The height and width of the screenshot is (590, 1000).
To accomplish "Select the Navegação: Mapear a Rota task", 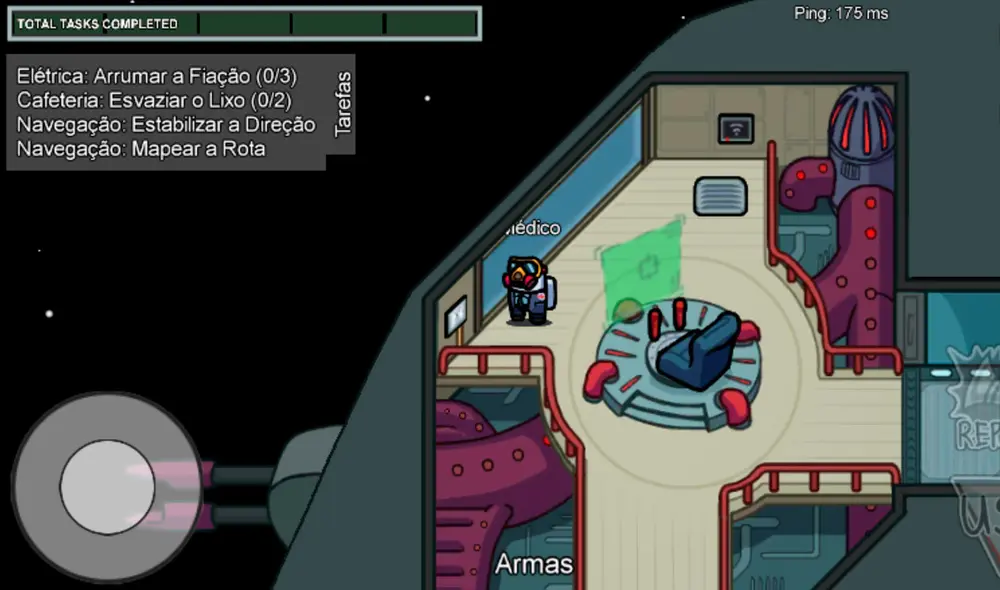I will pyautogui.click(x=141, y=149).
